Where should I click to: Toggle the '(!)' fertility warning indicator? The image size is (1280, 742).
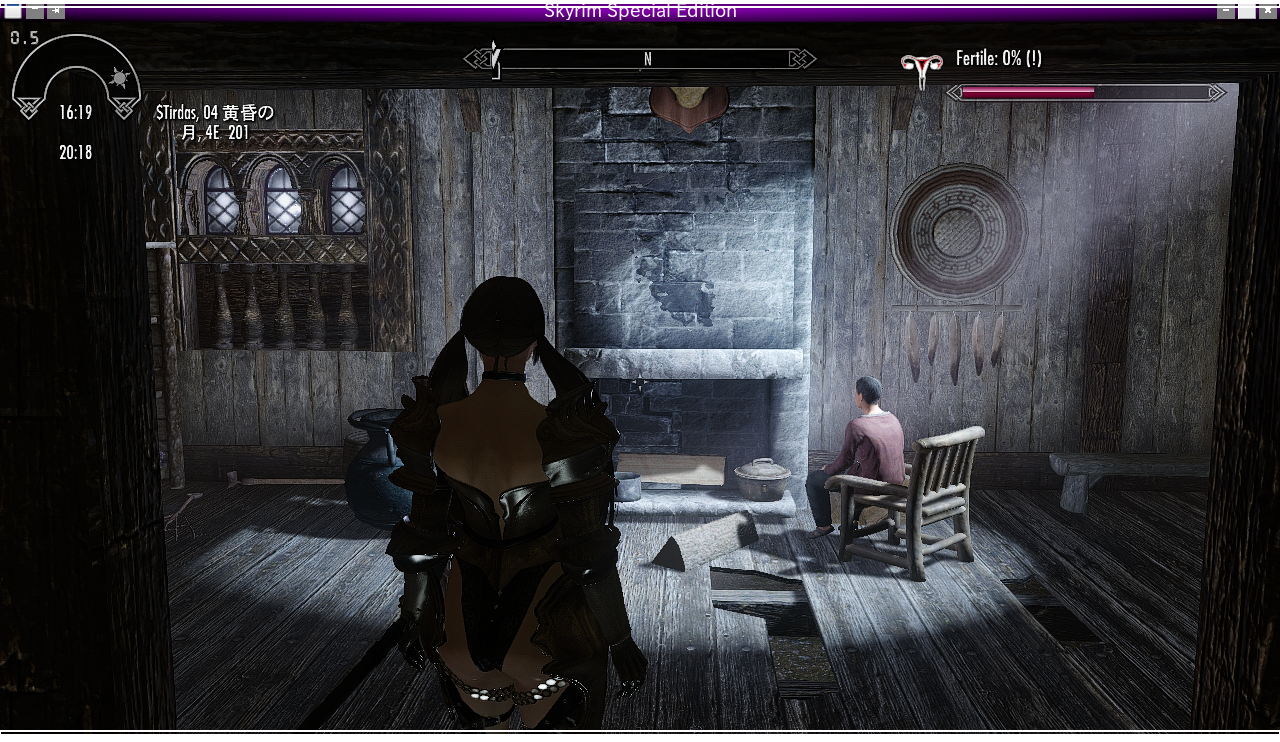click(1035, 60)
